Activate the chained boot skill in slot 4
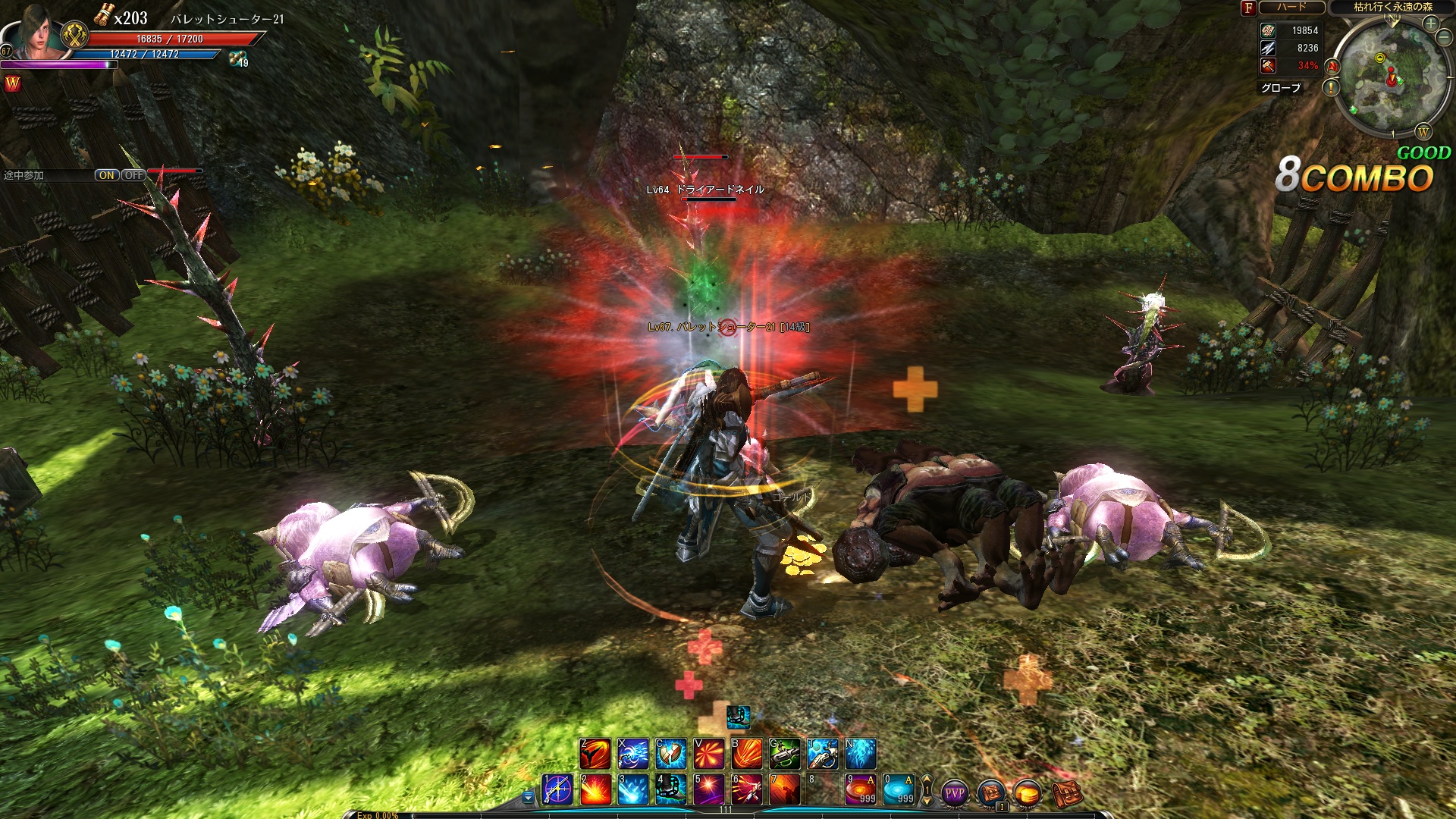 [x=671, y=789]
